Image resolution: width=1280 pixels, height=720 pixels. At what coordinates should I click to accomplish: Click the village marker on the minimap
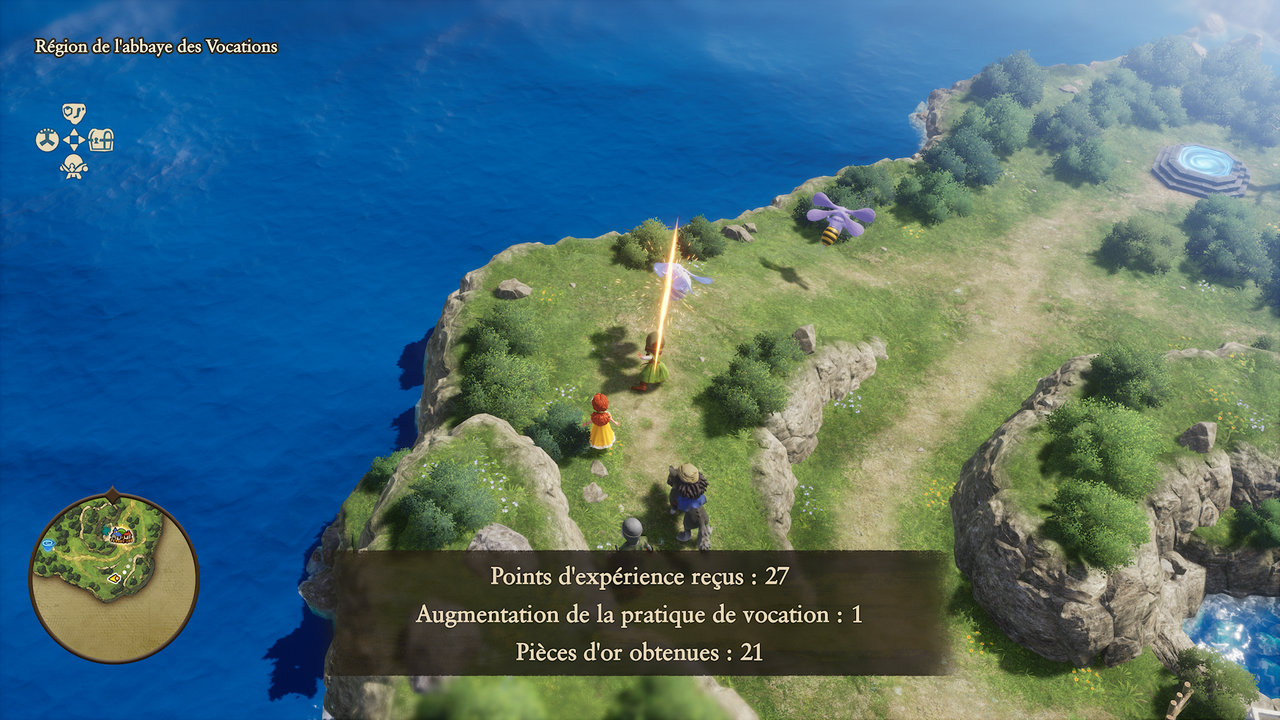(x=123, y=536)
